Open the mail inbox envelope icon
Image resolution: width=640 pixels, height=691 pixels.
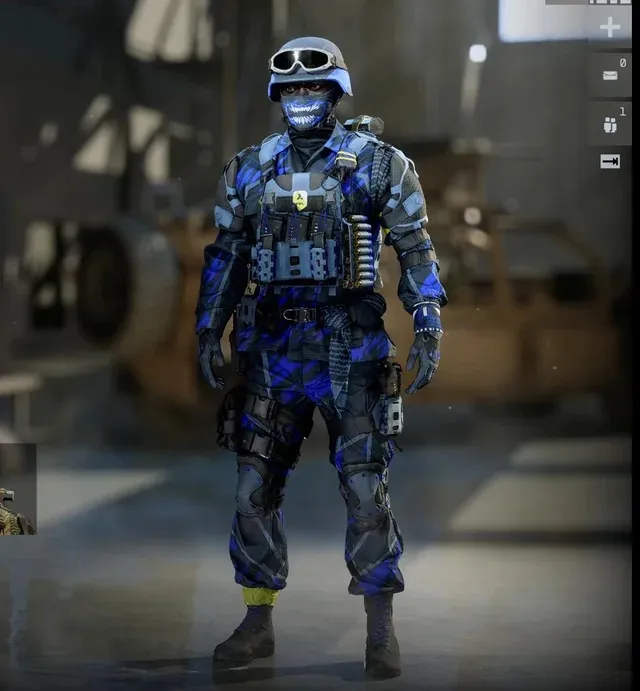[609, 75]
